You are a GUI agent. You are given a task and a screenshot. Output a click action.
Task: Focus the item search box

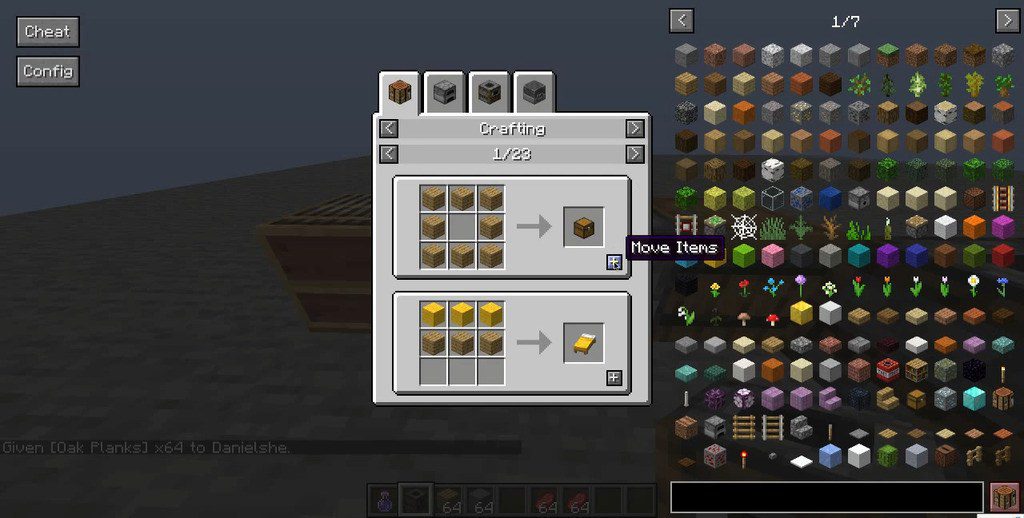(x=826, y=497)
